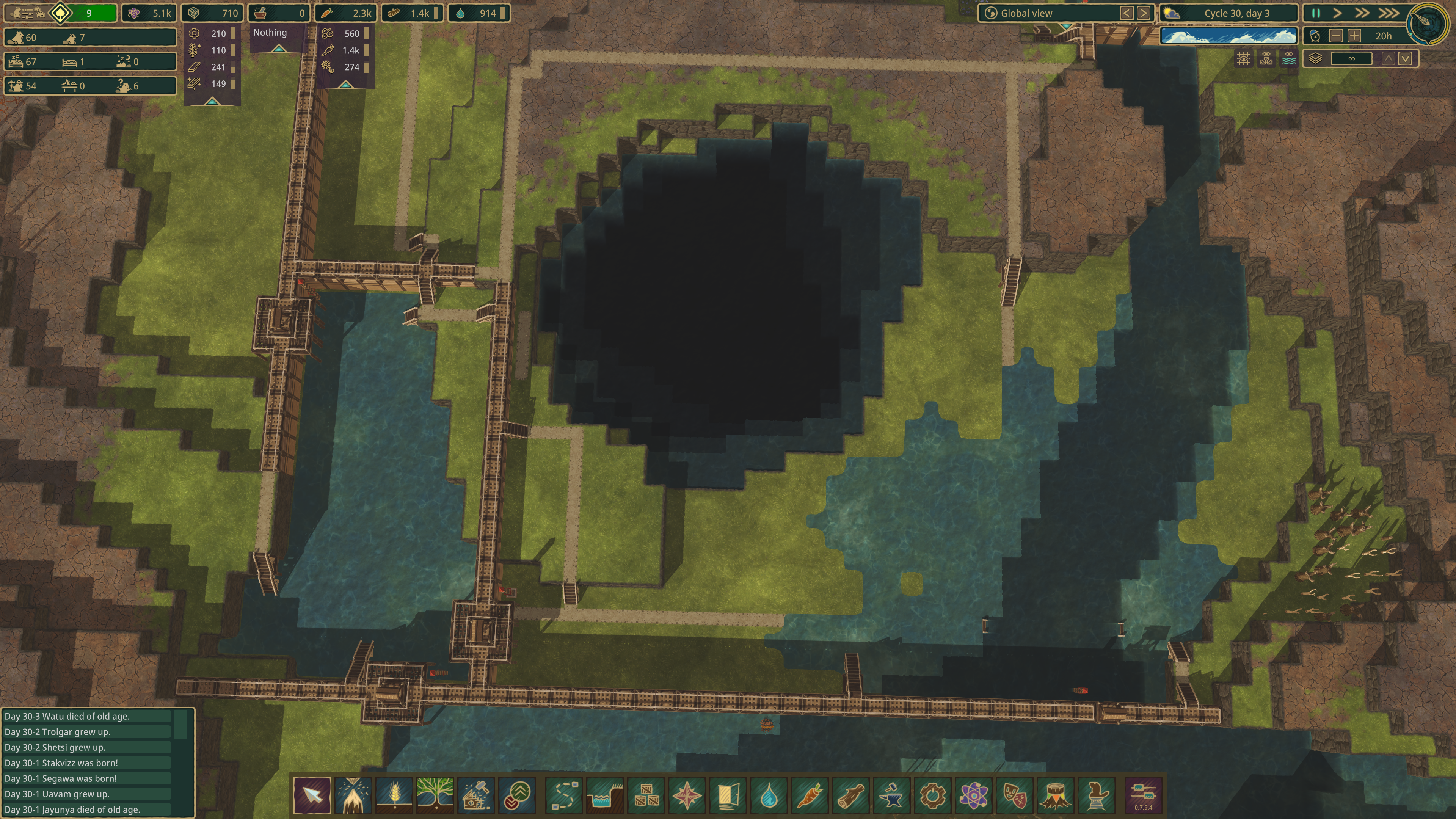Viewport: 1456px width, 819px height.
Task: Collapse the event log panel
Action: 180,723
